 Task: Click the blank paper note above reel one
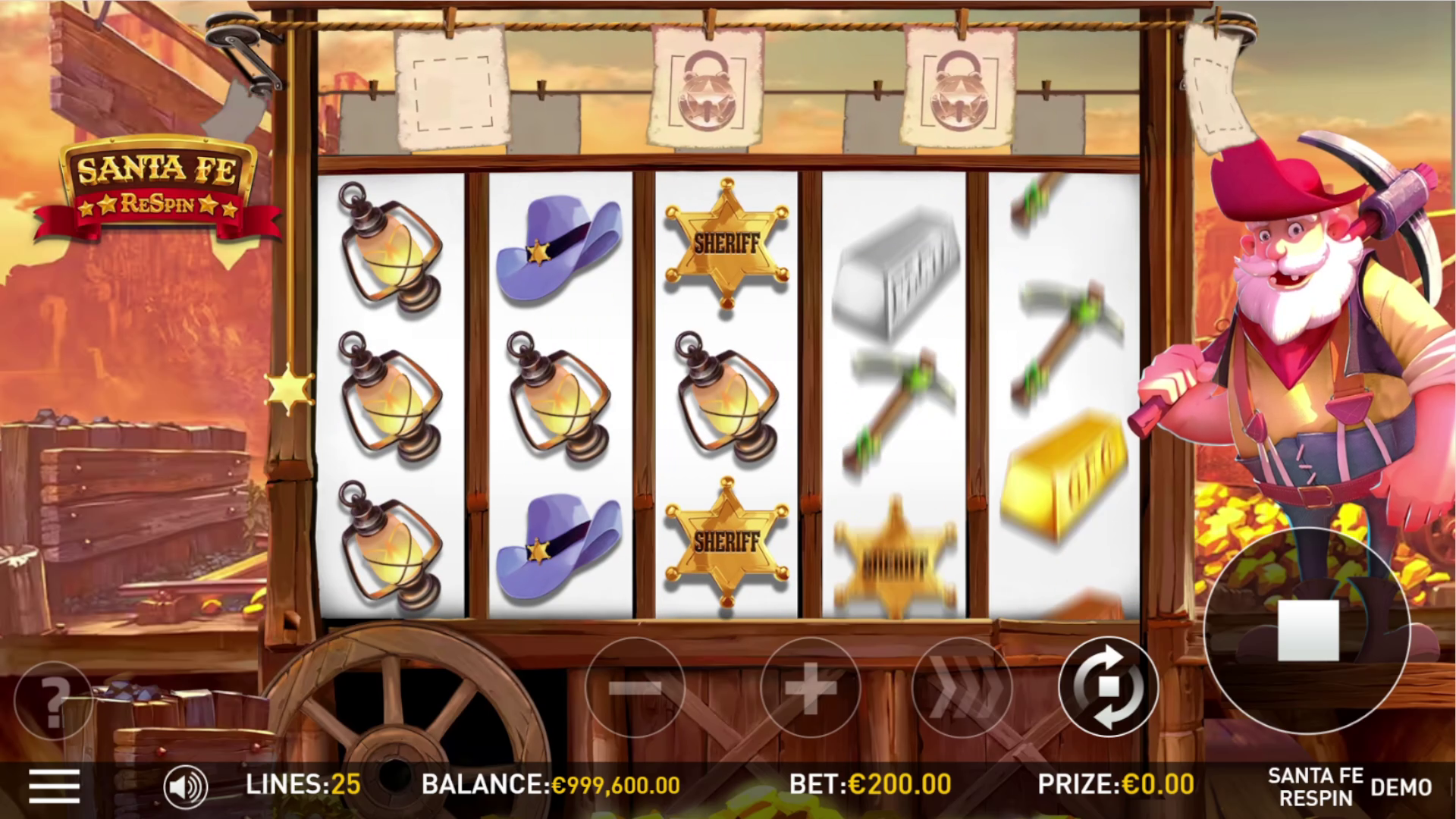453,91
